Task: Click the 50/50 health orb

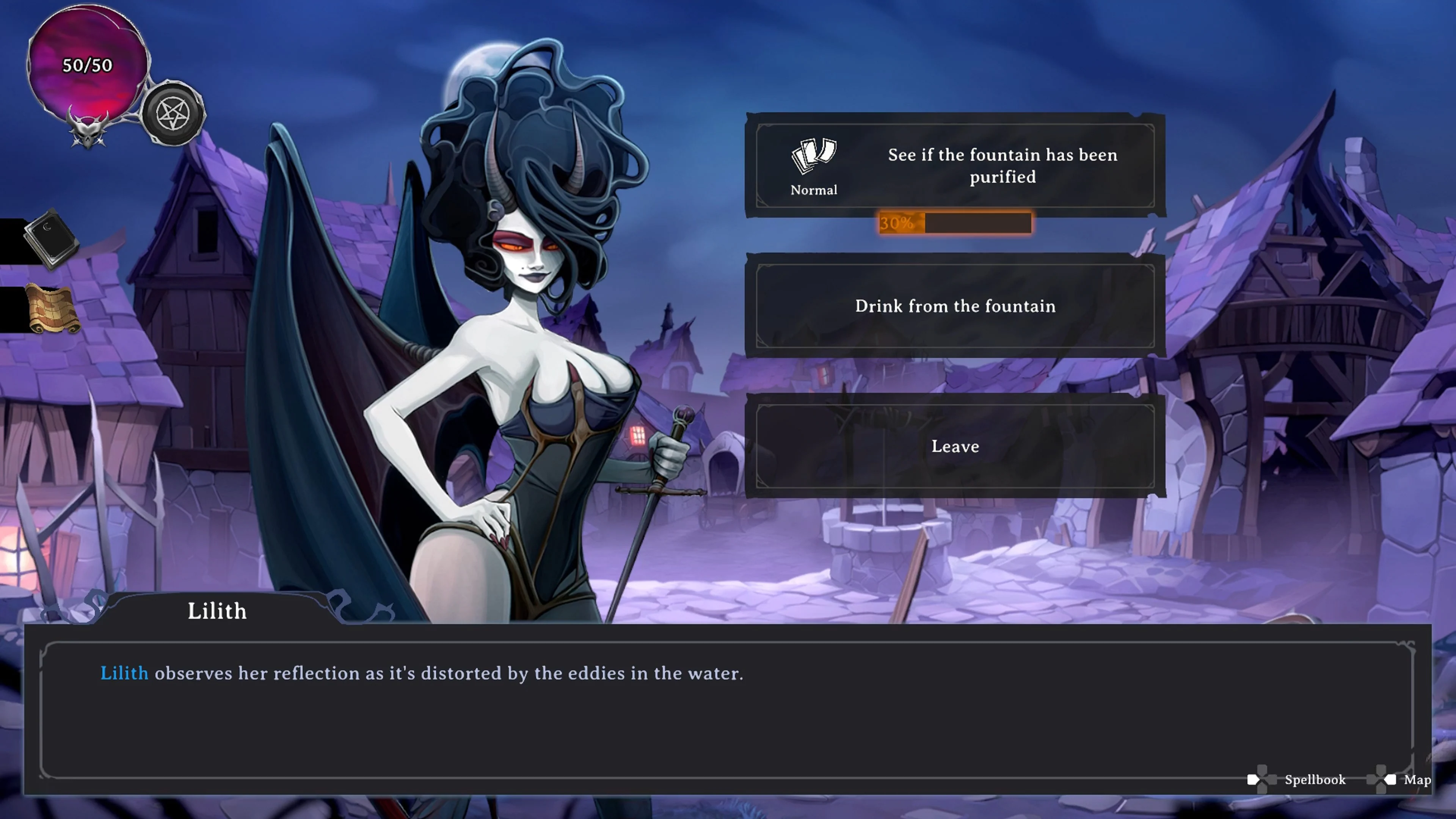Action: 88,65
